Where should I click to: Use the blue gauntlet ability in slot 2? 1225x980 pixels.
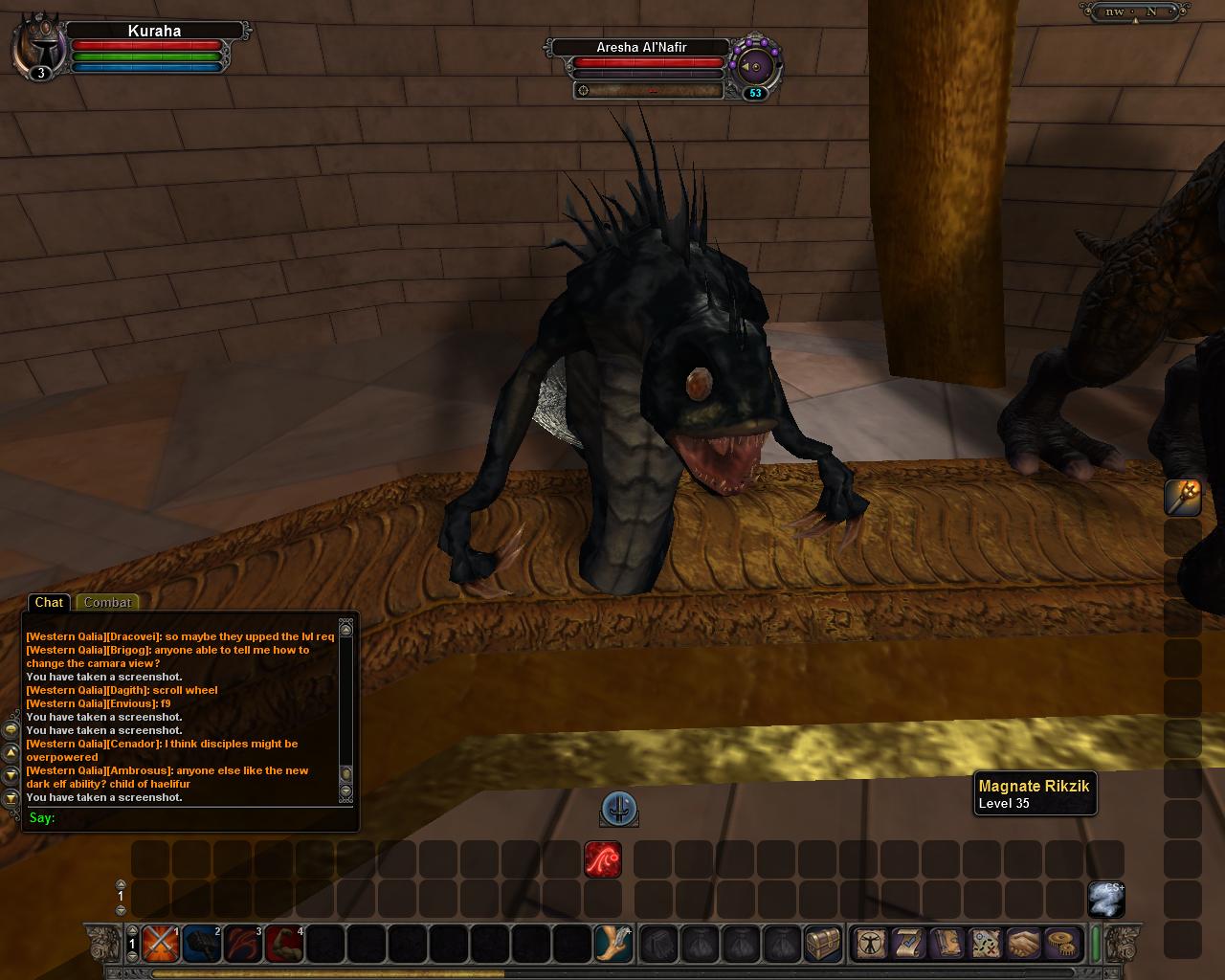(202, 944)
